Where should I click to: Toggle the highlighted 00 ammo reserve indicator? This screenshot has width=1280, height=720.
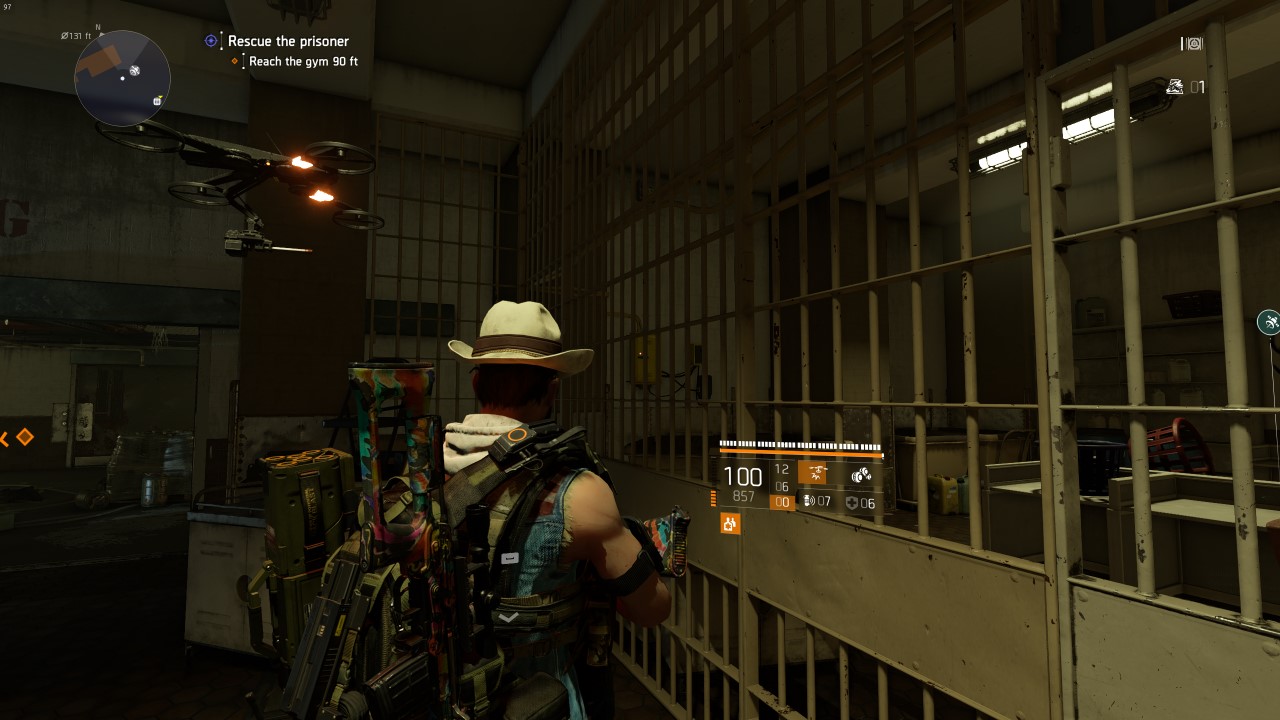point(783,500)
